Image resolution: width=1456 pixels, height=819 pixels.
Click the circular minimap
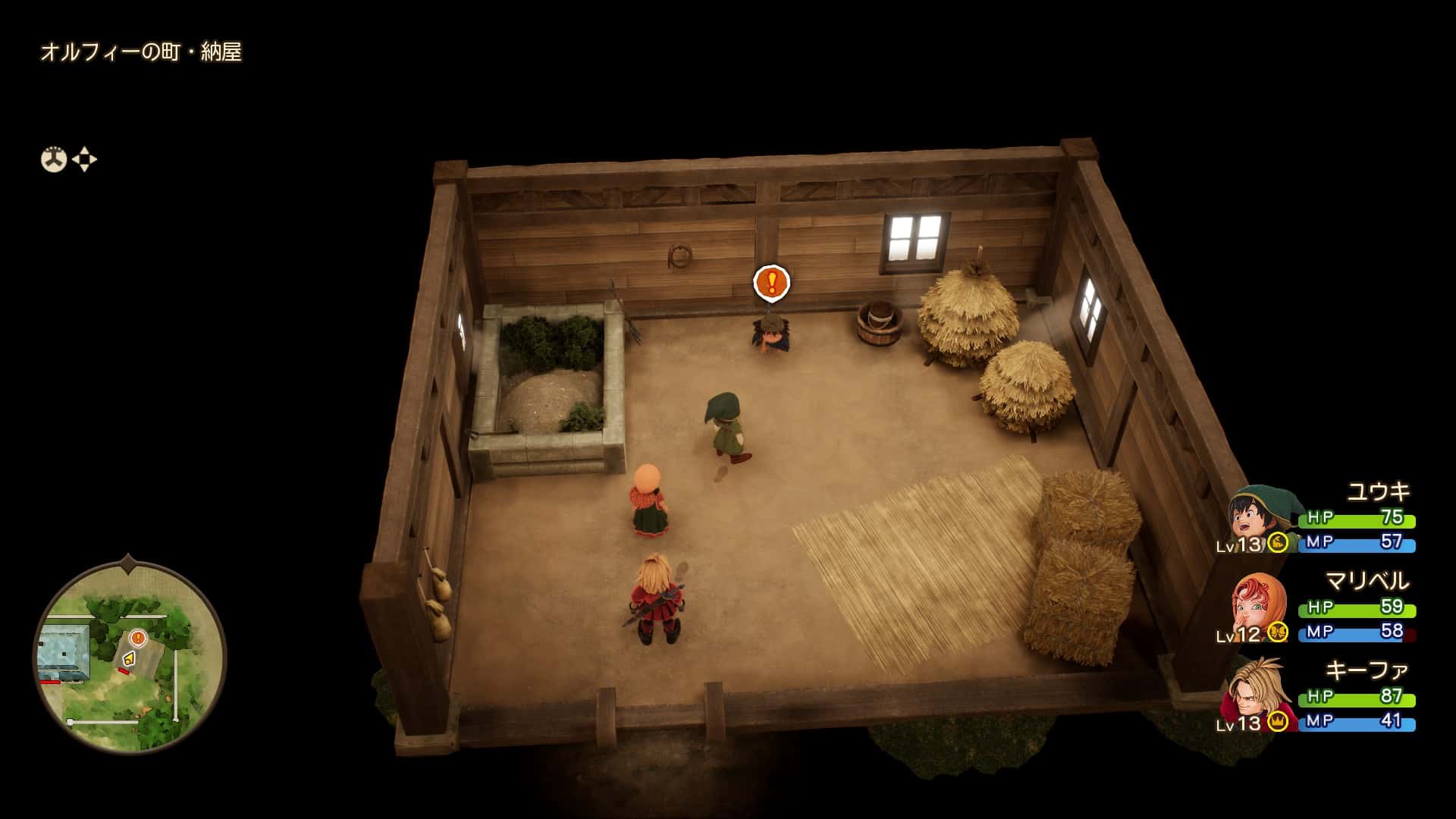click(x=130, y=657)
